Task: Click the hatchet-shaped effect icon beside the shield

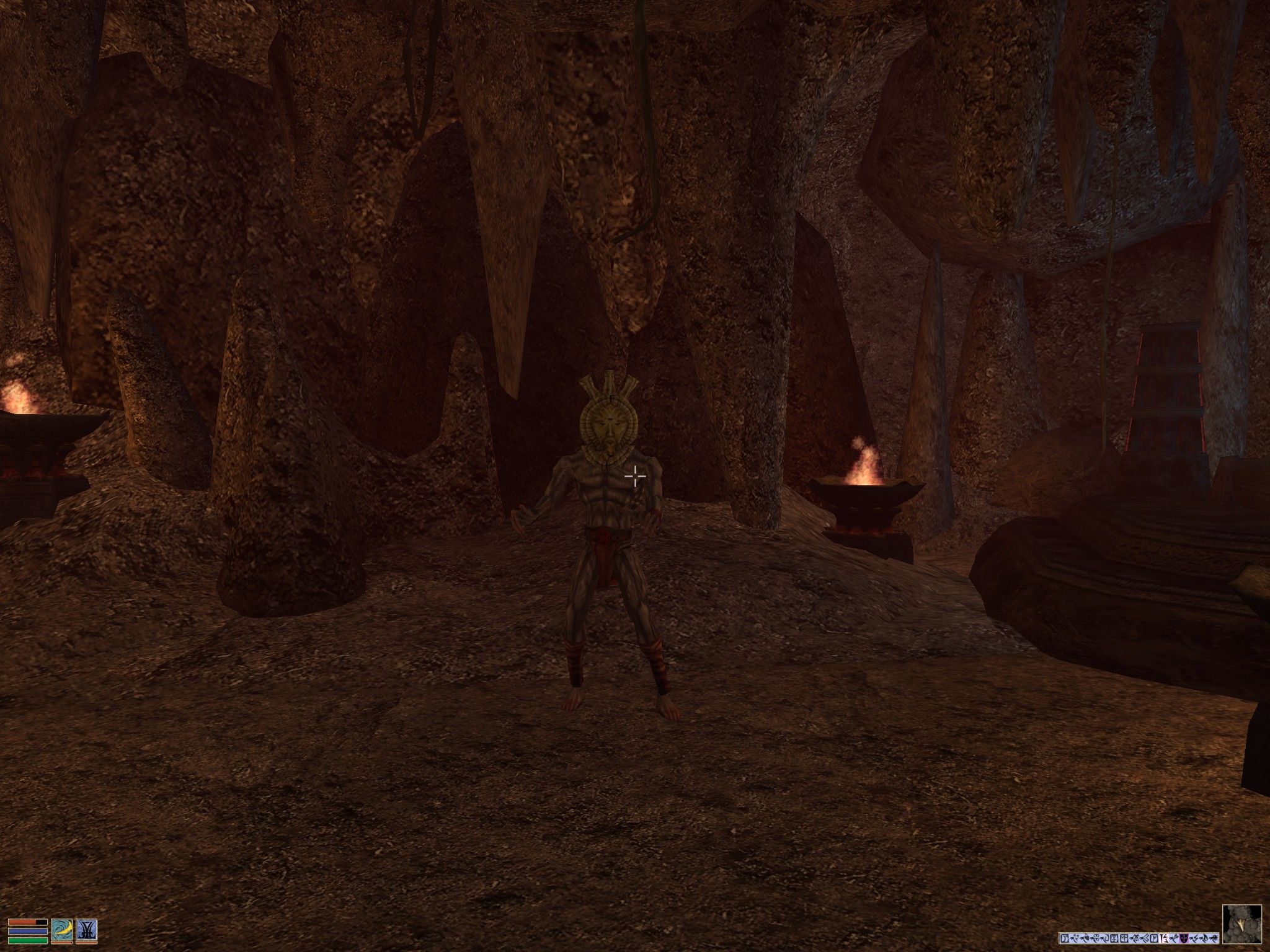Action: tap(1173, 938)
